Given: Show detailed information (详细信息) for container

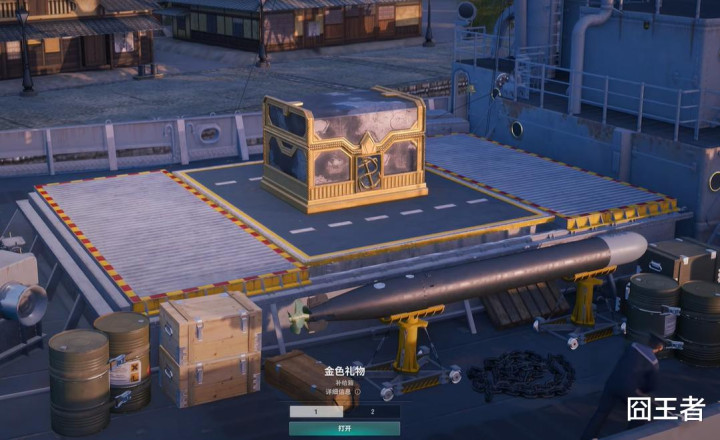Looking at the screenshot, I should [342, 392].
